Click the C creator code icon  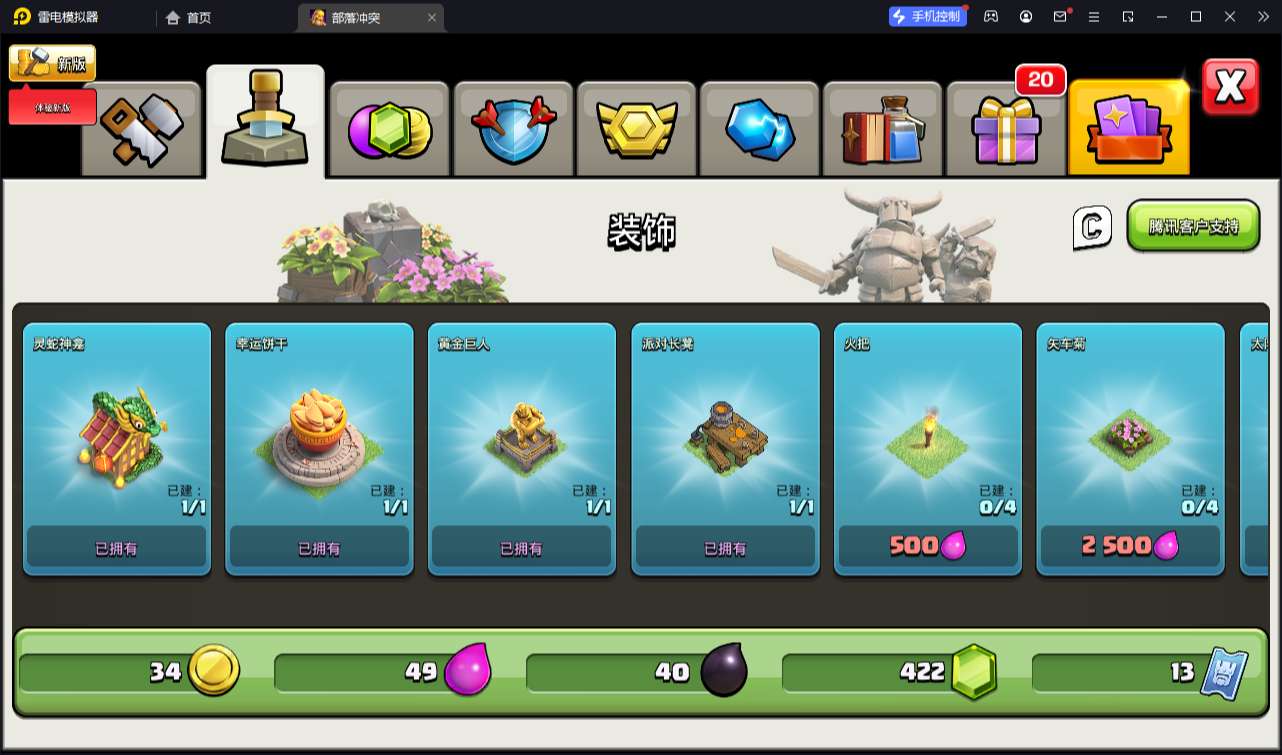(x=1092, y=228)
